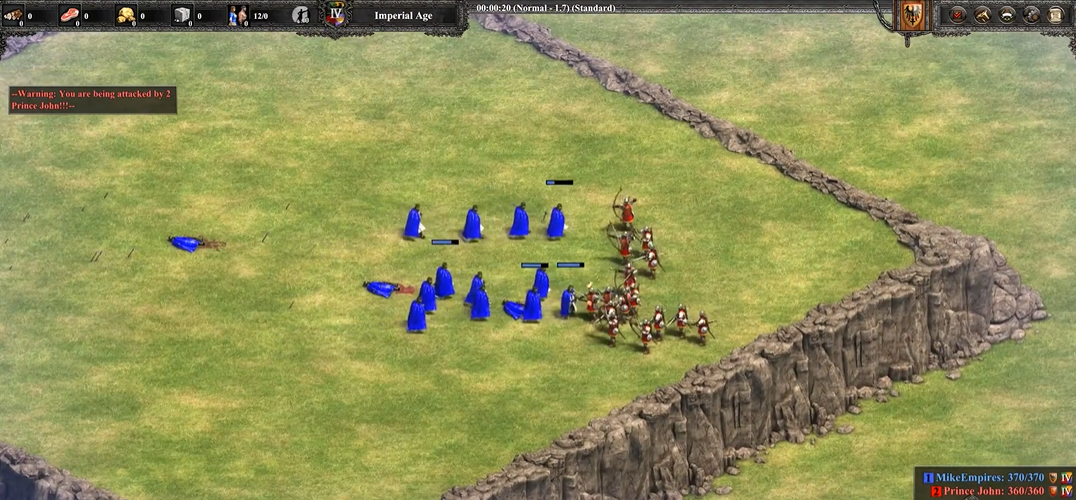This screenshot has width=1076, height=500.
Task: Open the objectives checkmark button
Action: (957, 15)
